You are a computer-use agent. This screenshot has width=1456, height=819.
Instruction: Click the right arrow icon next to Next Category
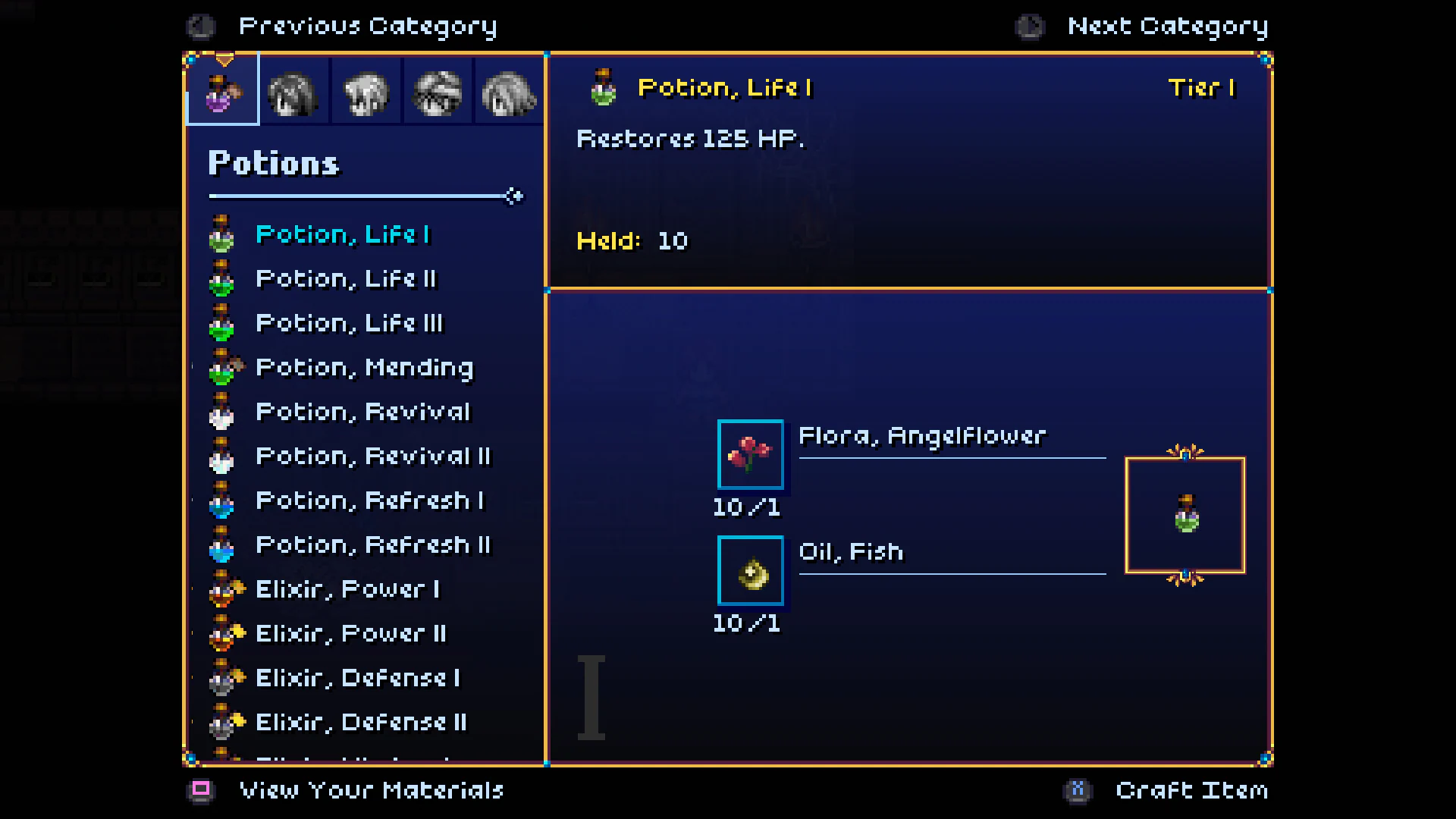tap(1028, 25)
